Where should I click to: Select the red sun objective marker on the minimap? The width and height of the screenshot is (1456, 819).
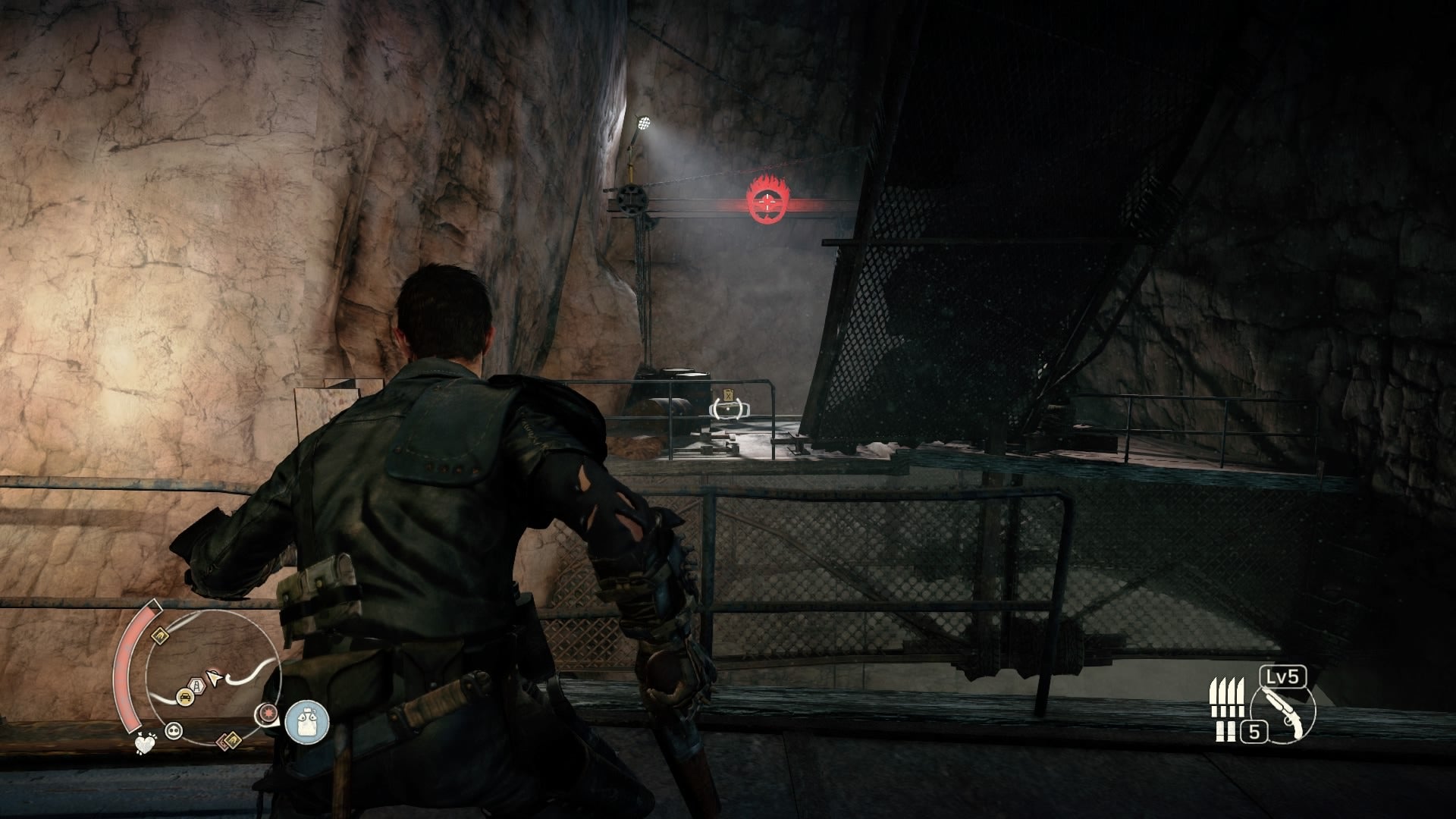(268, 713)
